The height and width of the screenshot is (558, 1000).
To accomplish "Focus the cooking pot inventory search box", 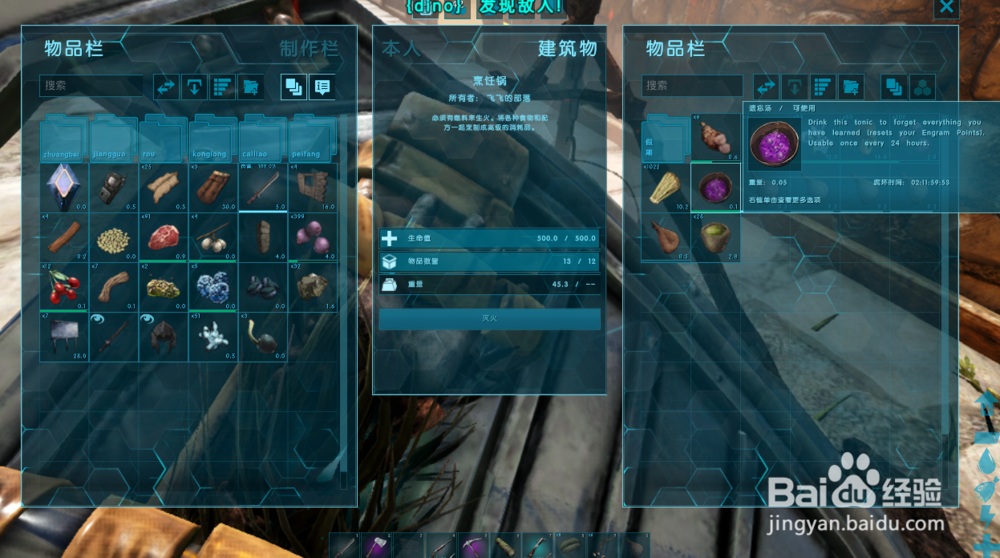I will (x=692, y=86).
